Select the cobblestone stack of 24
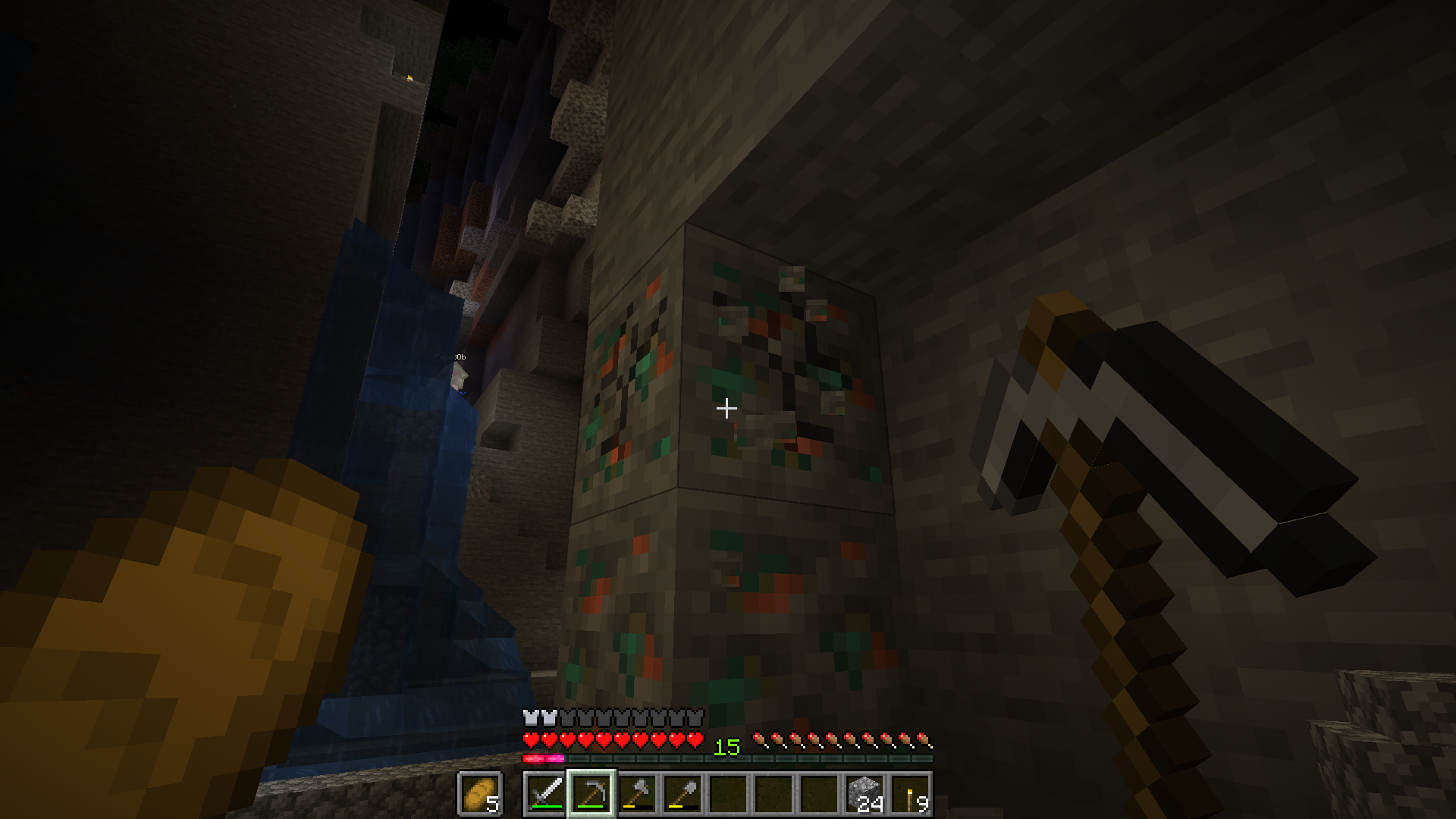Image resolution: width=1456 pixels, height=819 pixels. click(x=864, y=794)
